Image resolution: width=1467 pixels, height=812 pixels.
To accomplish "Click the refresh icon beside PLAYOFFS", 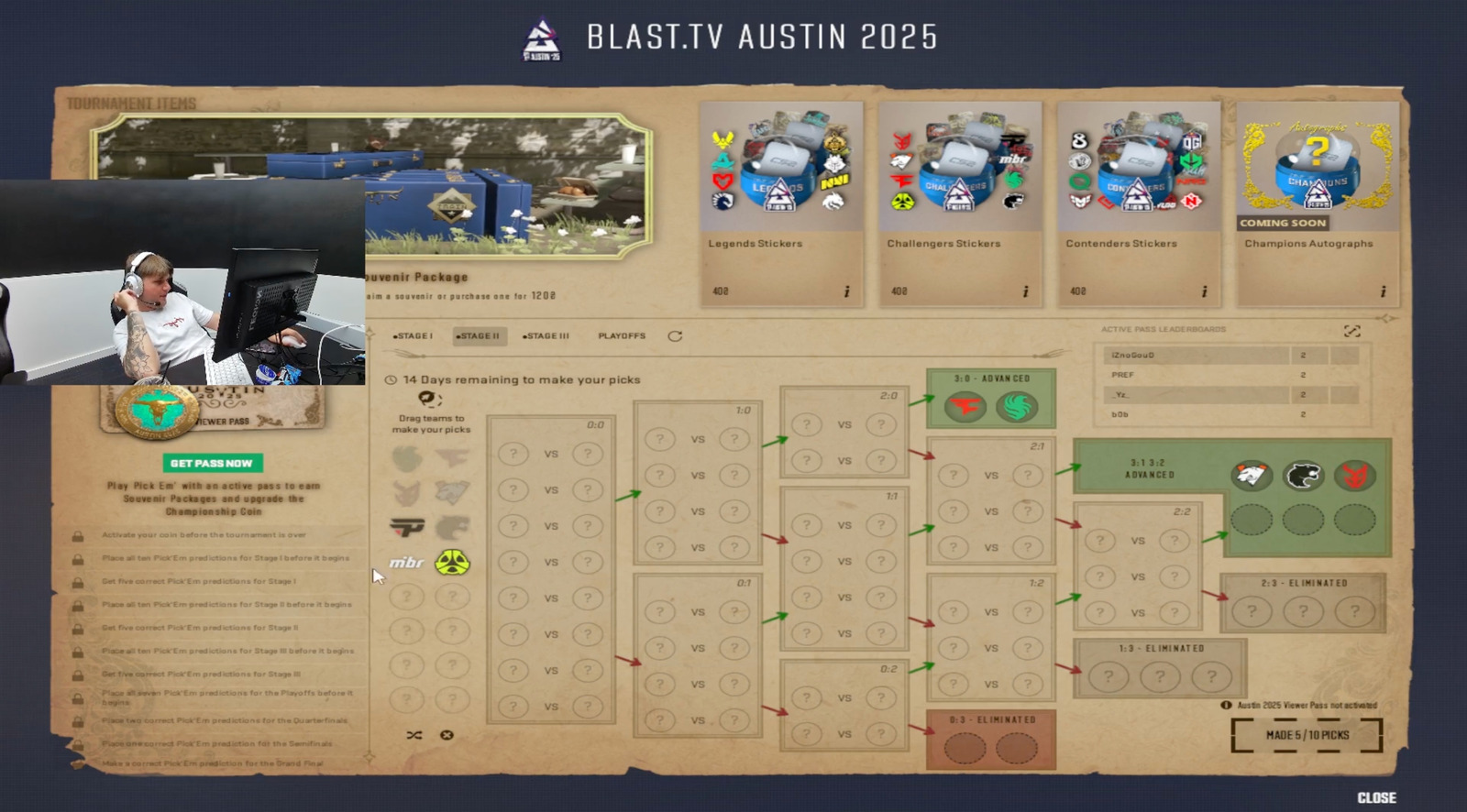I will pyautogui.click(x=677, y=336).
